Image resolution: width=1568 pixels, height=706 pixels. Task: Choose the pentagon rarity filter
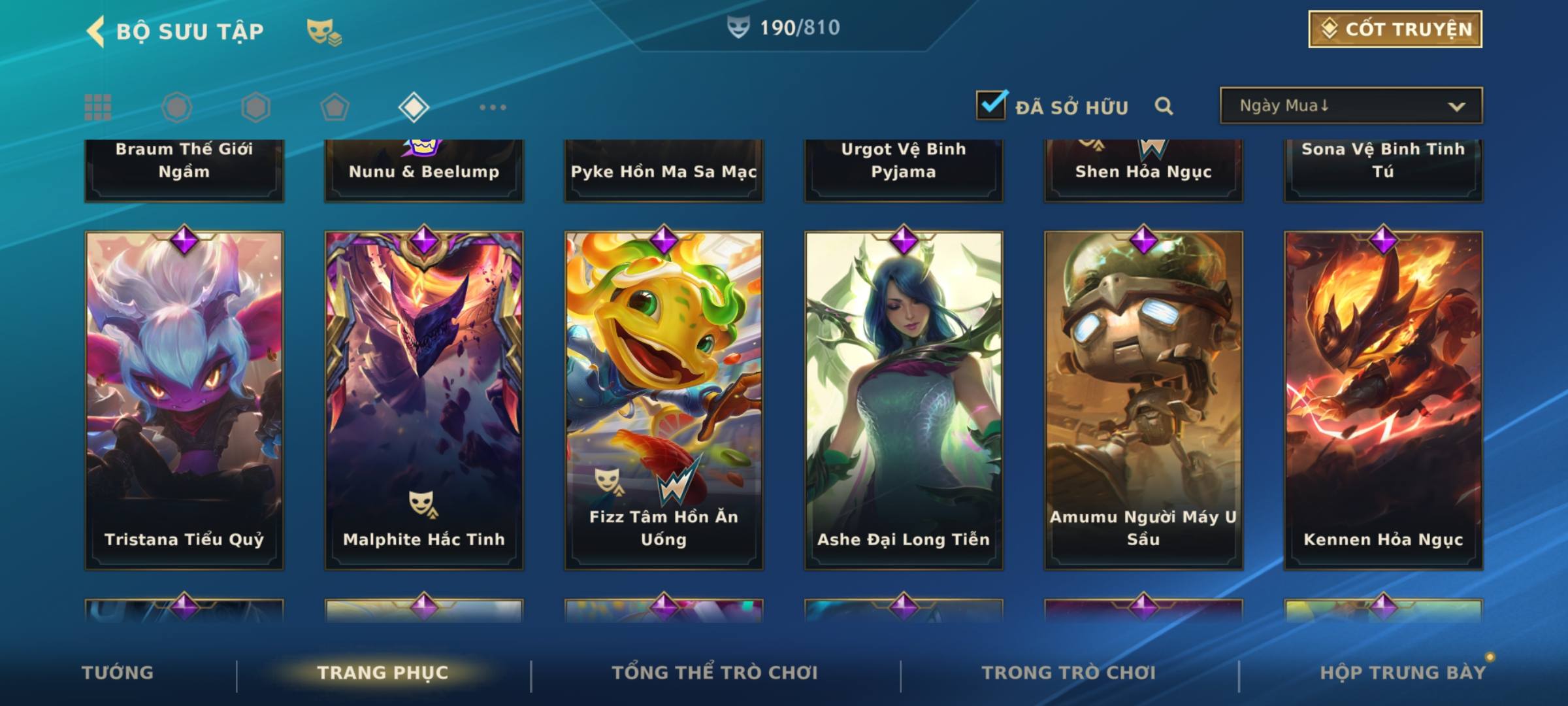click(335, 107)
